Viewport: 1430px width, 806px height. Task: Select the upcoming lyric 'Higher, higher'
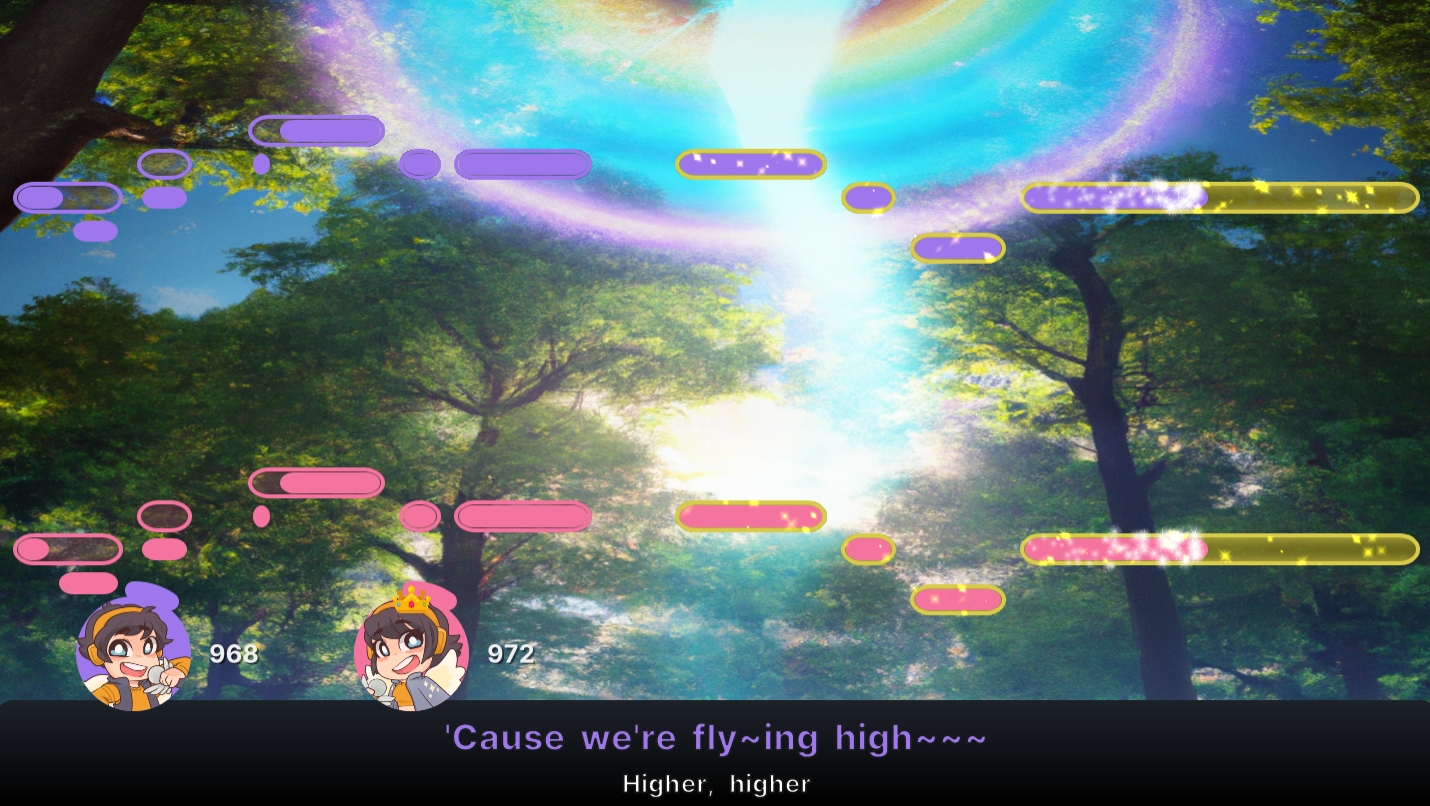pos(717,784)
